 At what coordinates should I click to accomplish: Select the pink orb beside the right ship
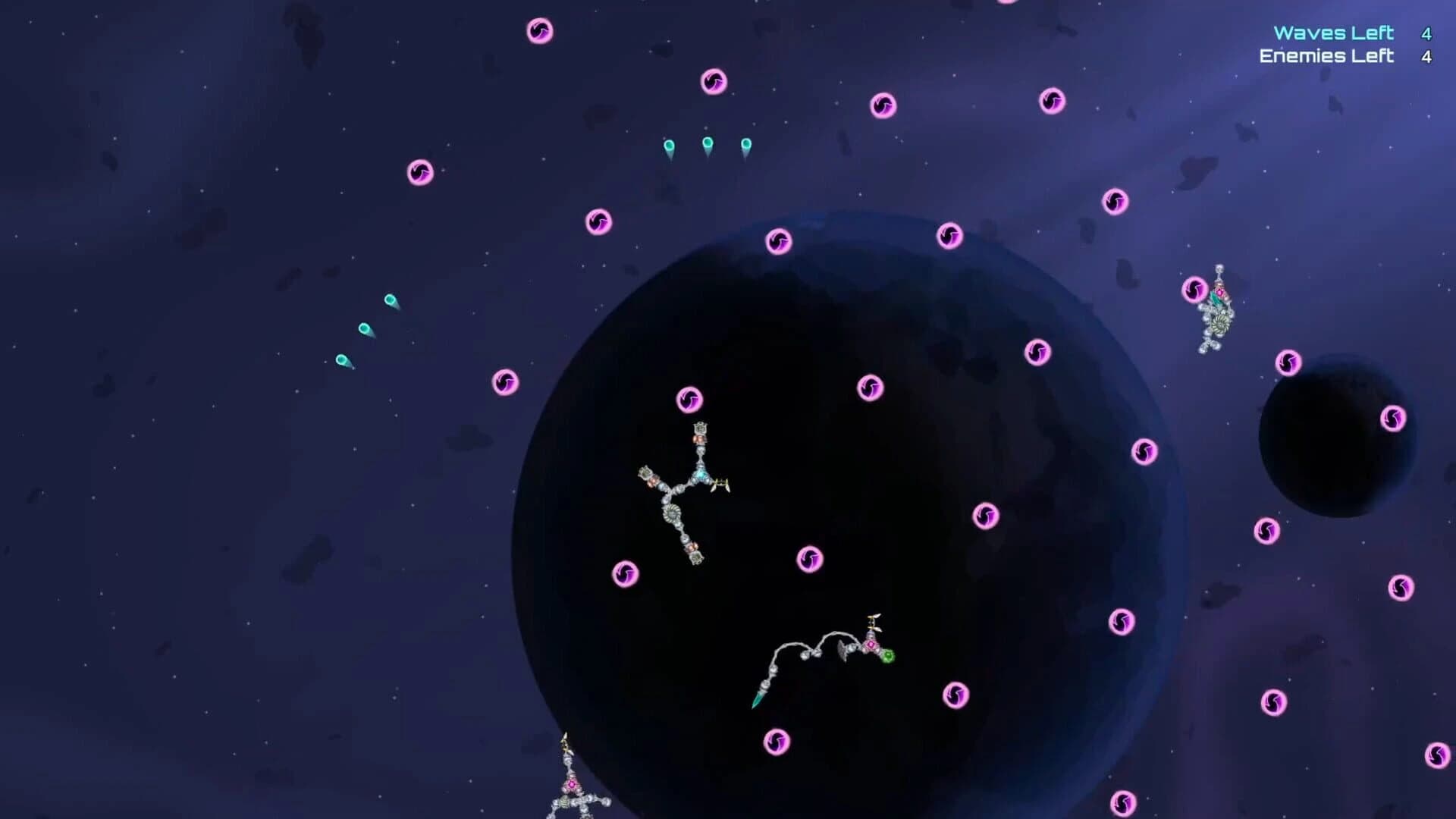[1194, 290]
